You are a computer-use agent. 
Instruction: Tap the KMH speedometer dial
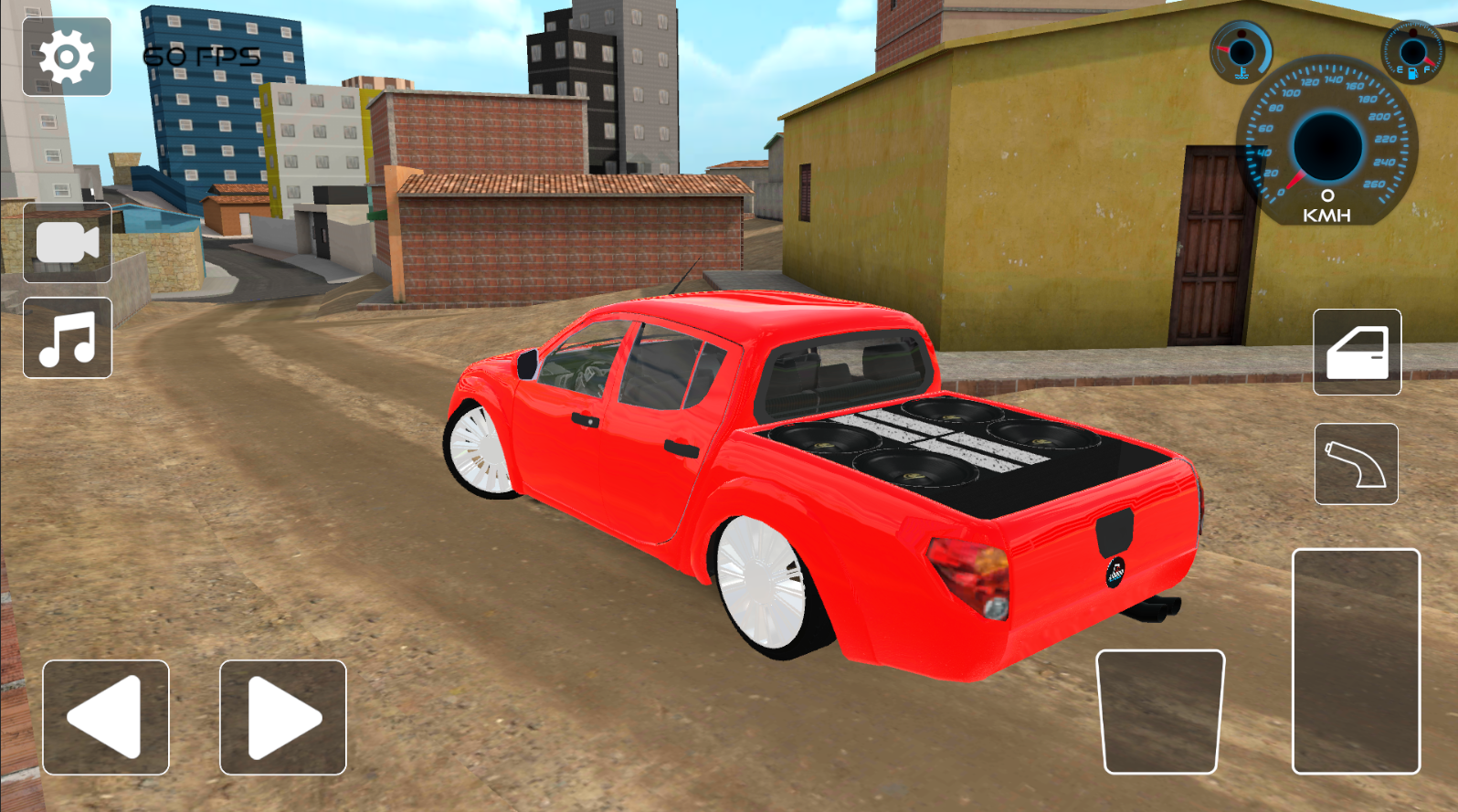tap(1325, 146)
